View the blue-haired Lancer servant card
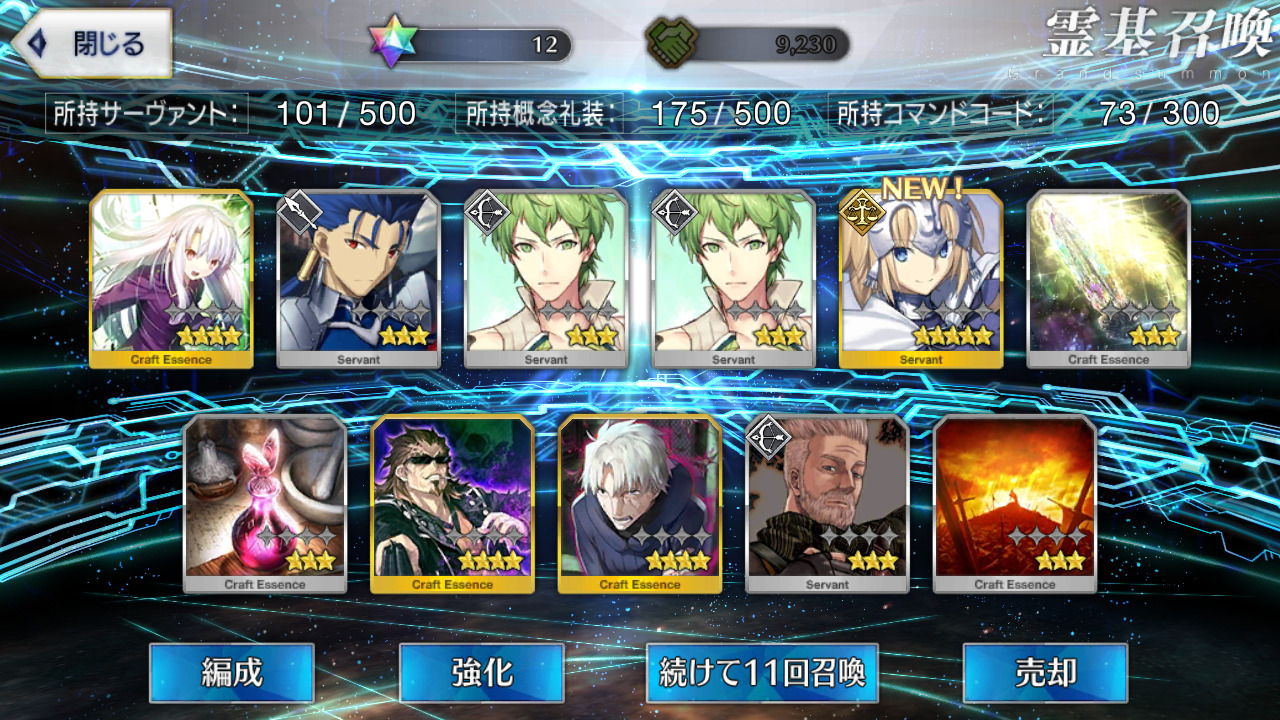The height and width of the screenshot is (720, 1280). pyautogui.click(x=358, y=278)
